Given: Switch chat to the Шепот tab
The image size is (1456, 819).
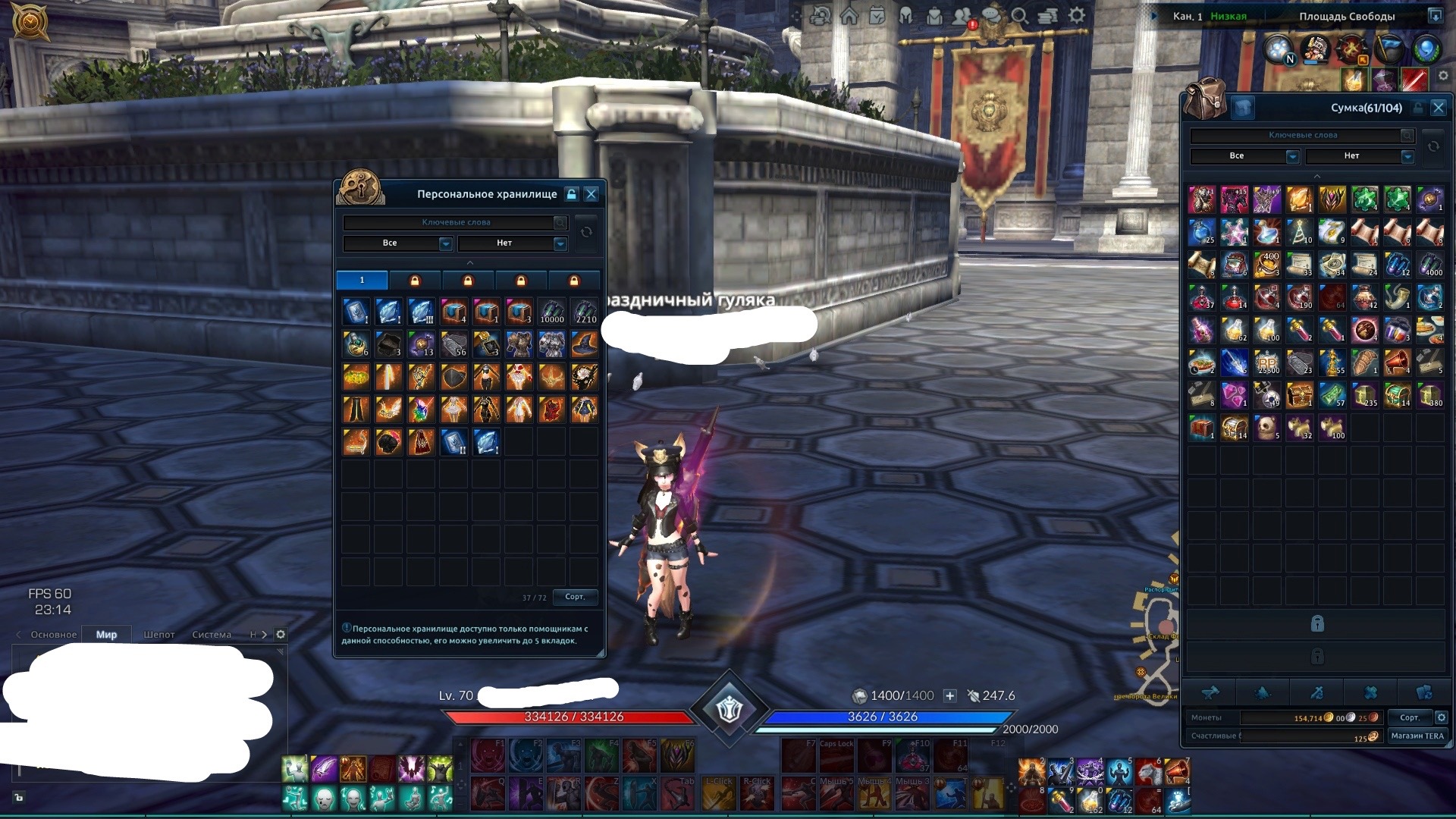Looking at the screenshot, I should point(159,635).
